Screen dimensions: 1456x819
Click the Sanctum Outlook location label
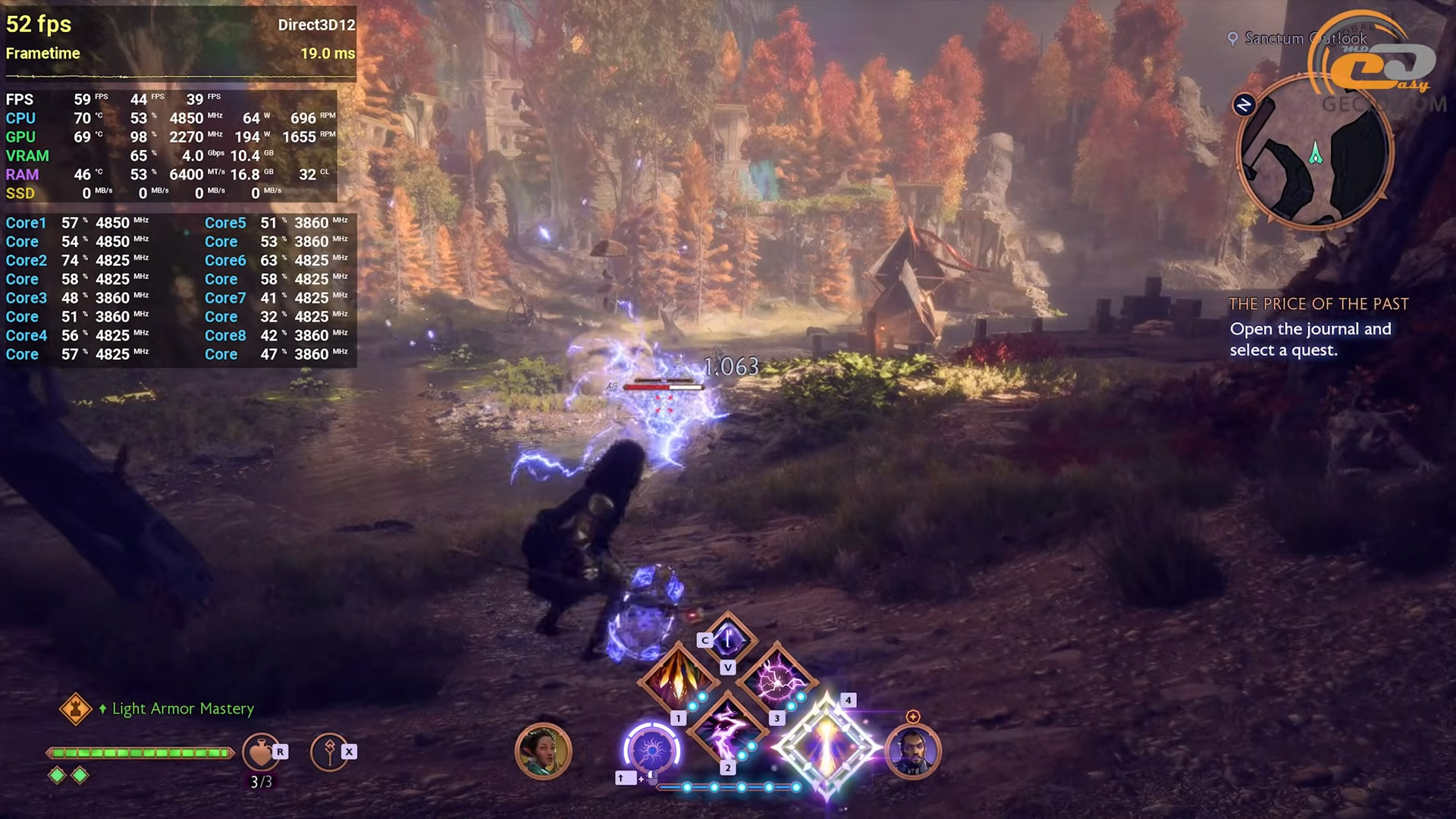[x=1304, y=38]
